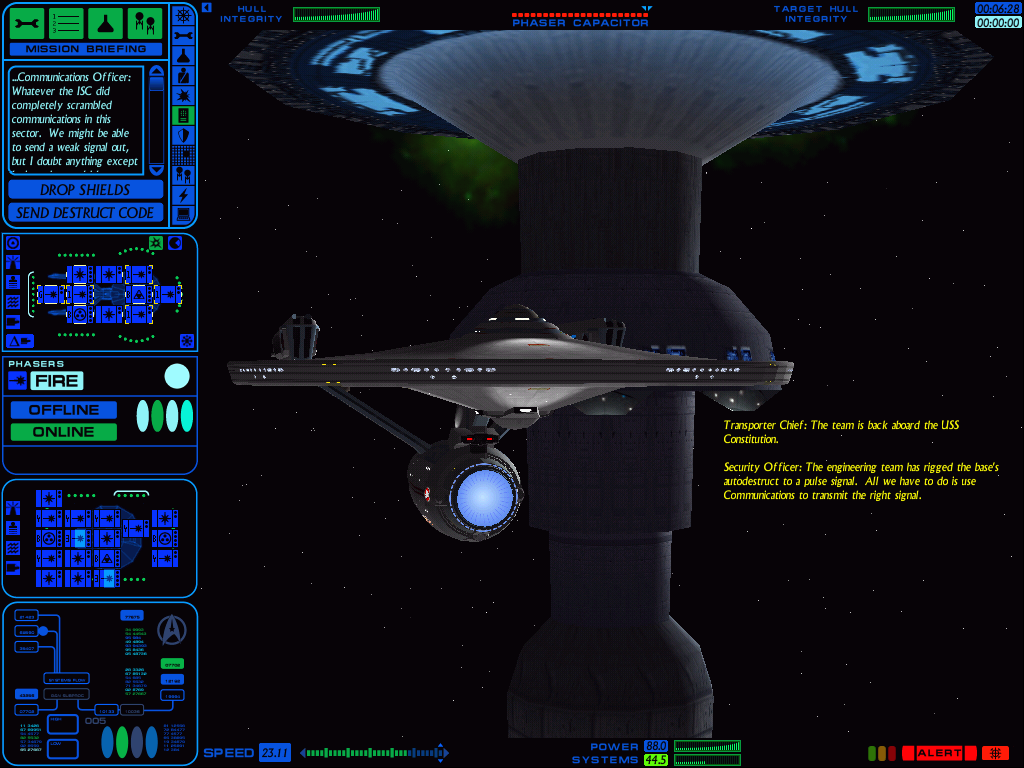Open the science flask panel tab
1024x768 pixels.
pyautogui.click(x=105, y=22)
